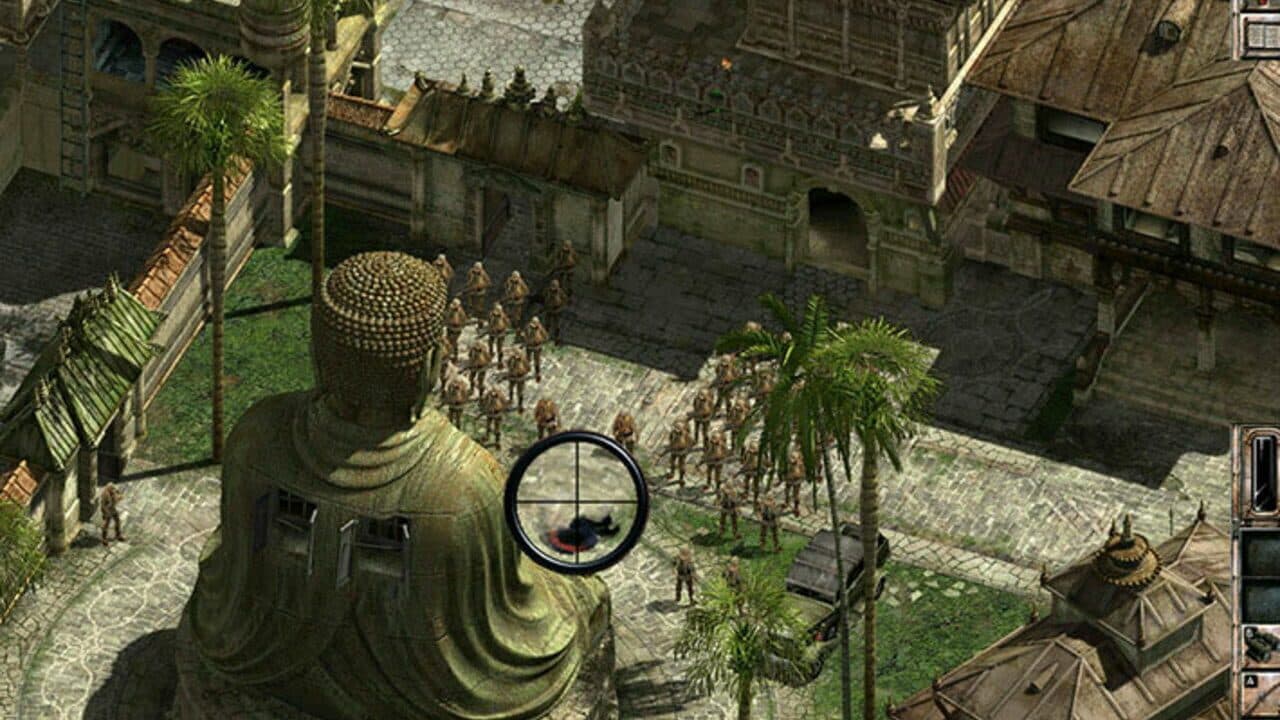Click the red indicator light on the top-right HUD

pyautogui.click(x=1262, y=5)
